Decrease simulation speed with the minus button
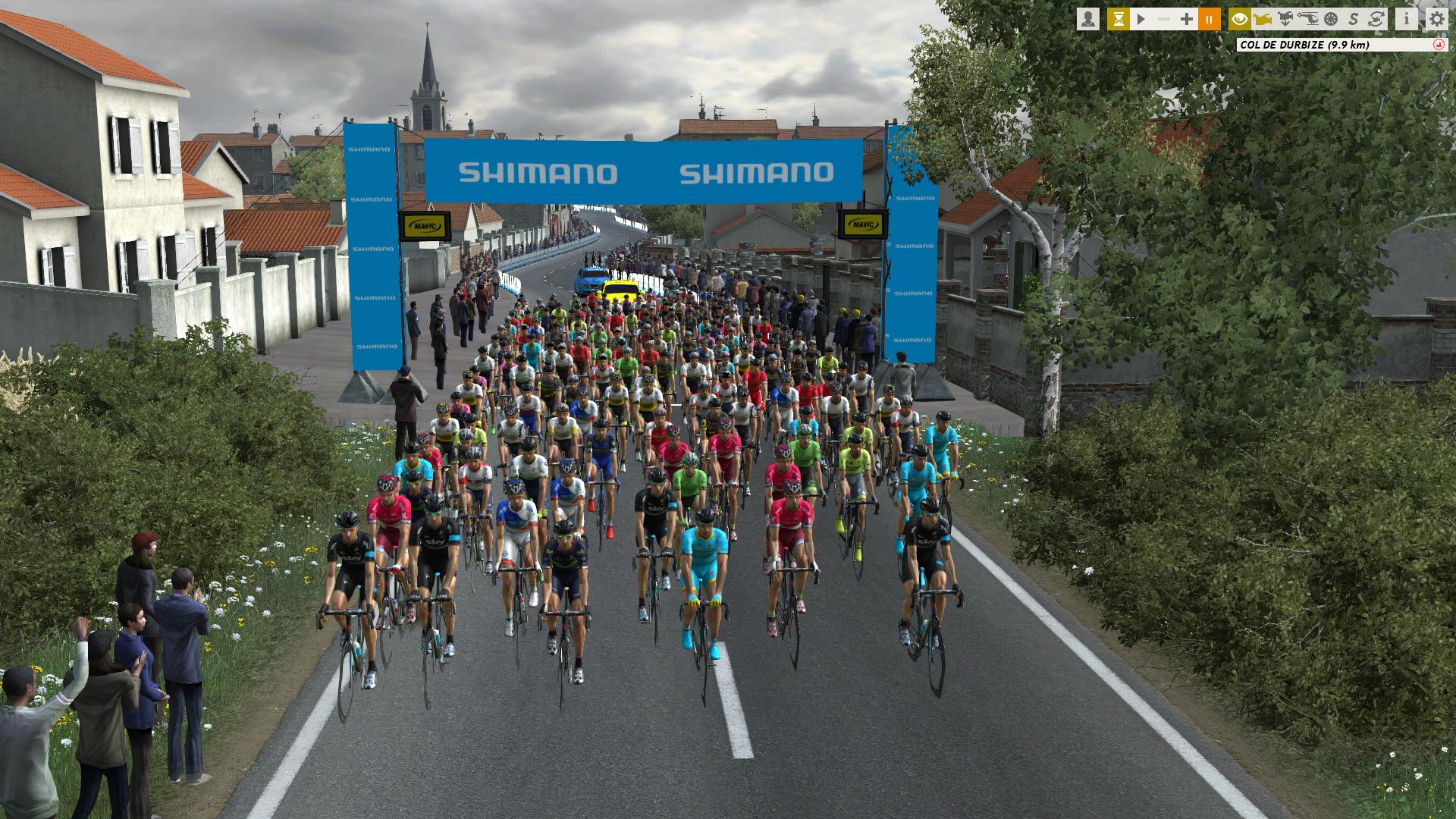1456x819 pixels. [x=1164, y=19]
